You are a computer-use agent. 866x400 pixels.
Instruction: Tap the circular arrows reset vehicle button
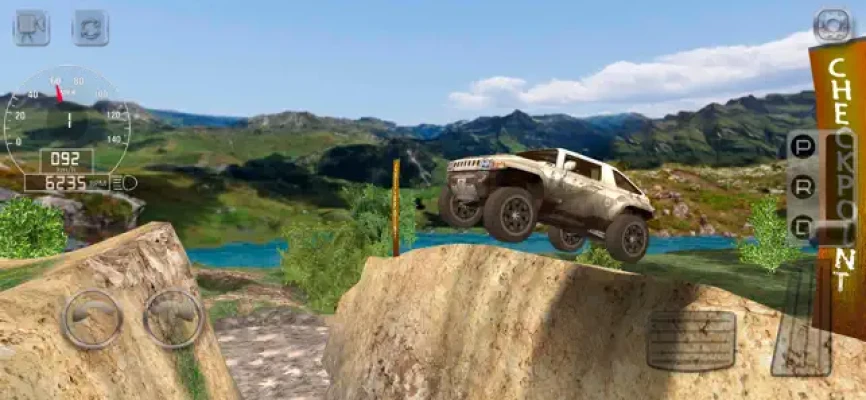90,27
